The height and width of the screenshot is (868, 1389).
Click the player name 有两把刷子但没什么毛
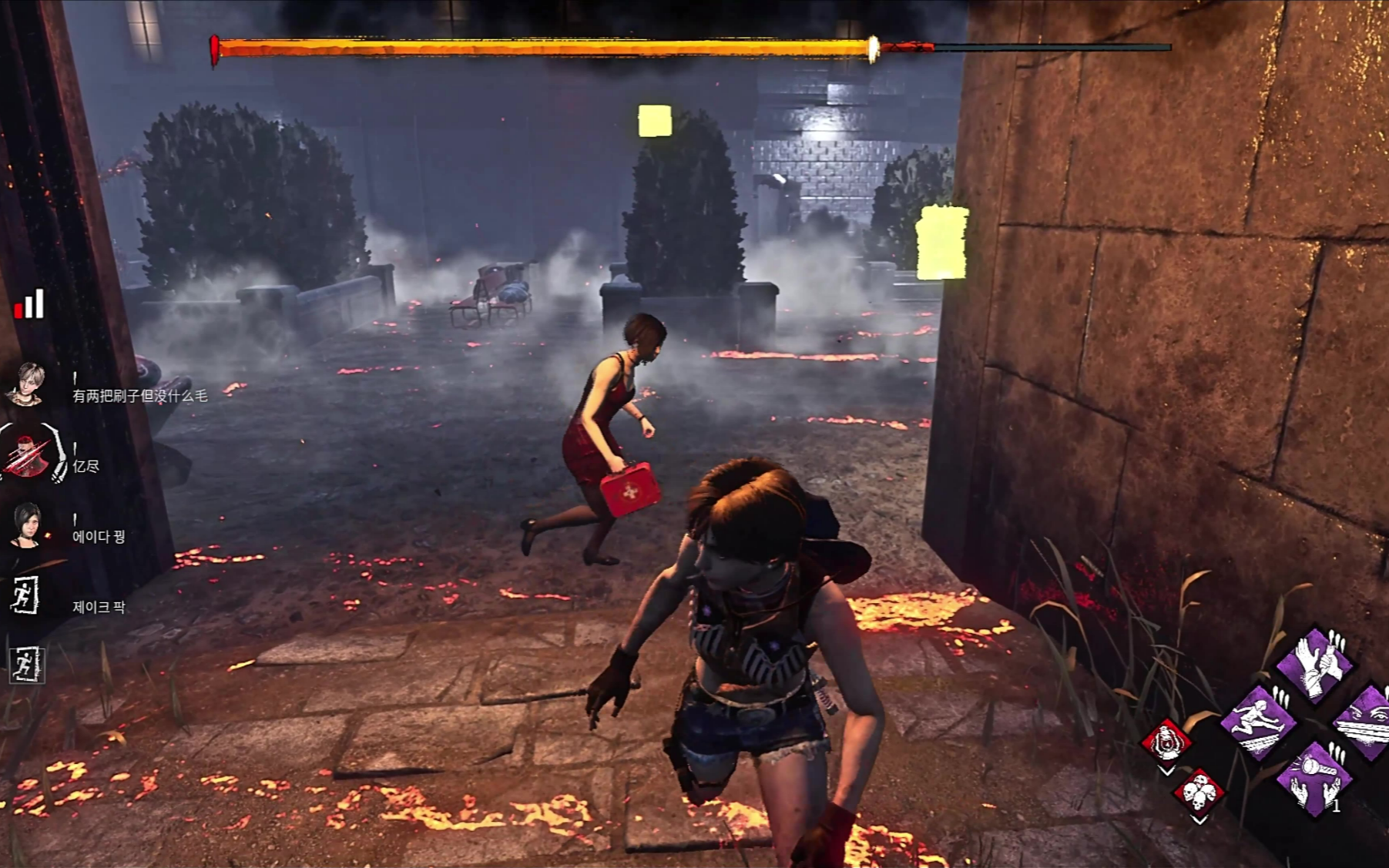click(x=139, y=396)
